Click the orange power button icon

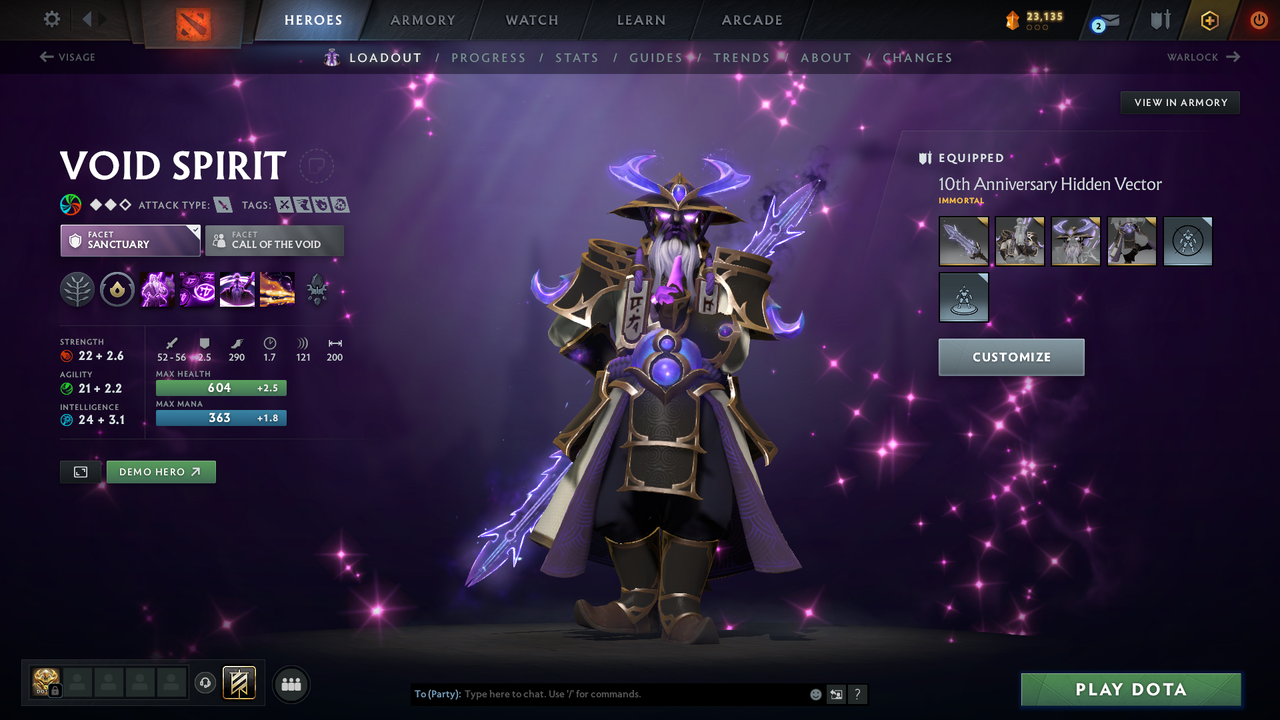click(x=1258, y=19)
